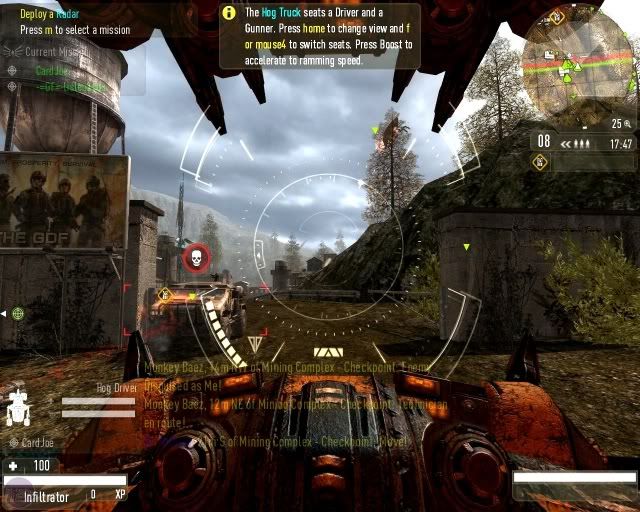Select the Hog Truck vehicle icon
This screenshot has width=640, height=512.
[18, 408]
